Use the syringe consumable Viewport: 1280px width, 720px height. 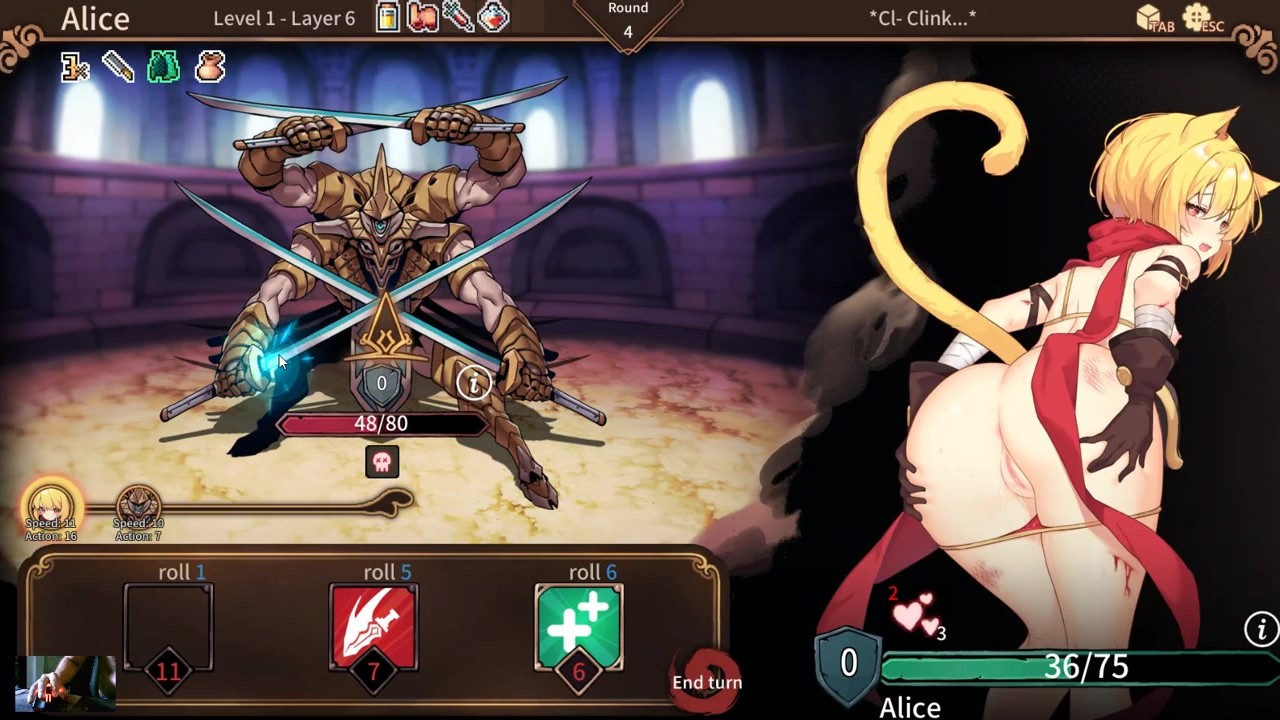coord(457,17)
